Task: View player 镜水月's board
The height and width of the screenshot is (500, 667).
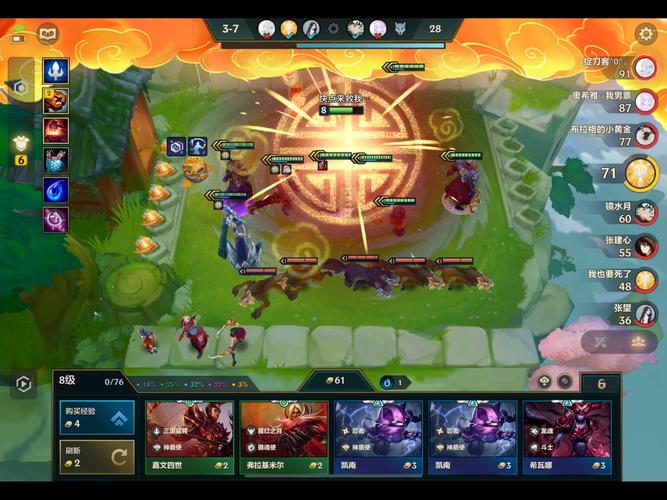Action: click(645, 212)
